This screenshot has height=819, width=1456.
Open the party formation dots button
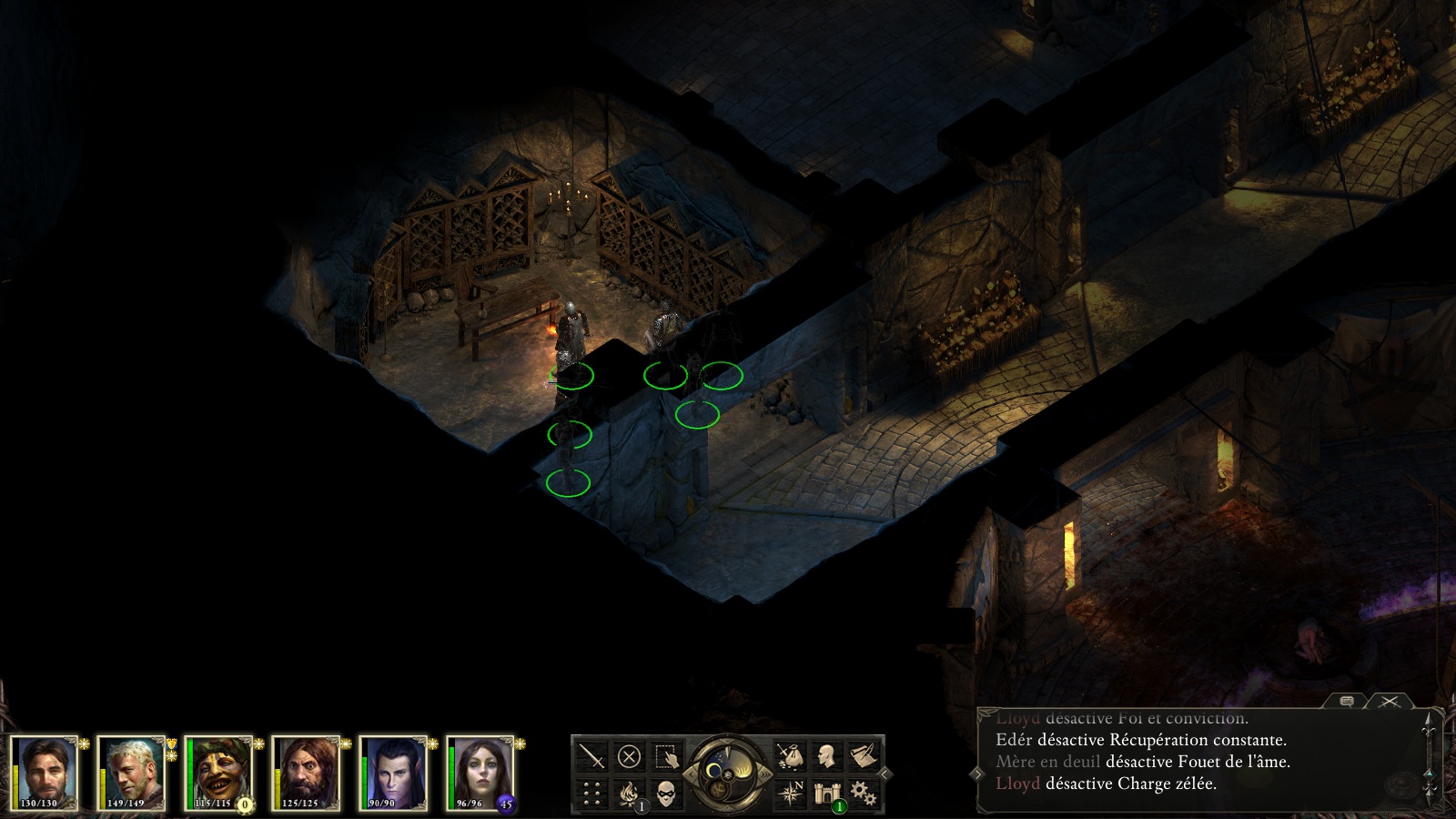coord(592,794)
